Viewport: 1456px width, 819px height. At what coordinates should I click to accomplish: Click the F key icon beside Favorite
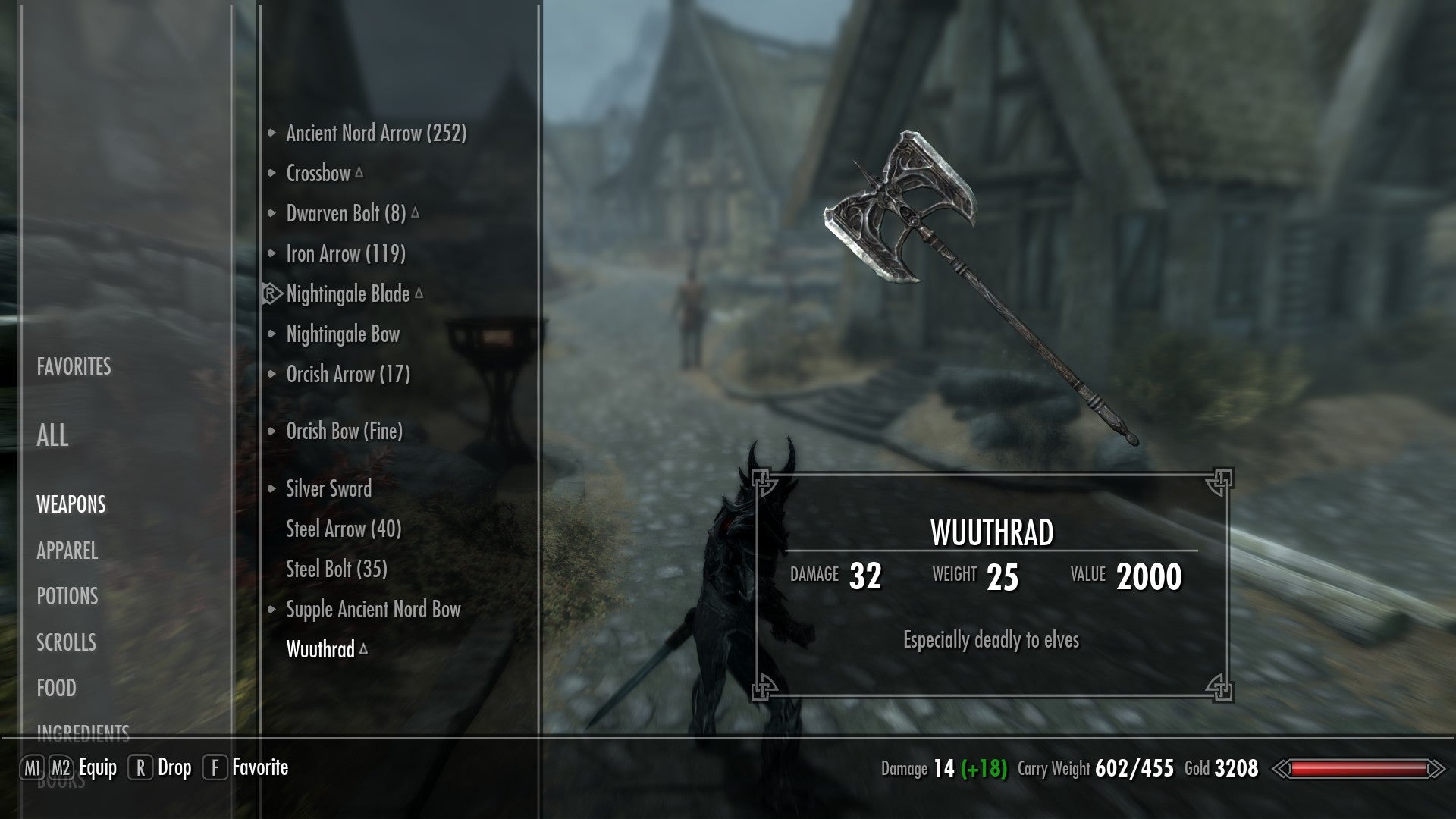click(216, 767)
